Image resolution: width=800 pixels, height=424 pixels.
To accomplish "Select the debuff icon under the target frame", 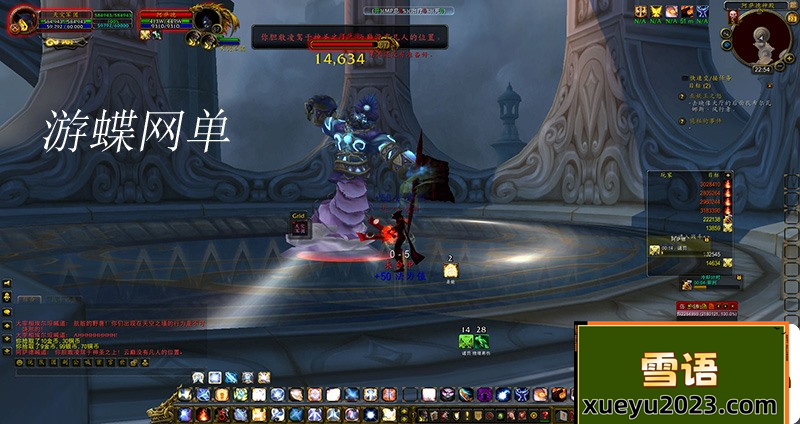I will pos(144,35).
